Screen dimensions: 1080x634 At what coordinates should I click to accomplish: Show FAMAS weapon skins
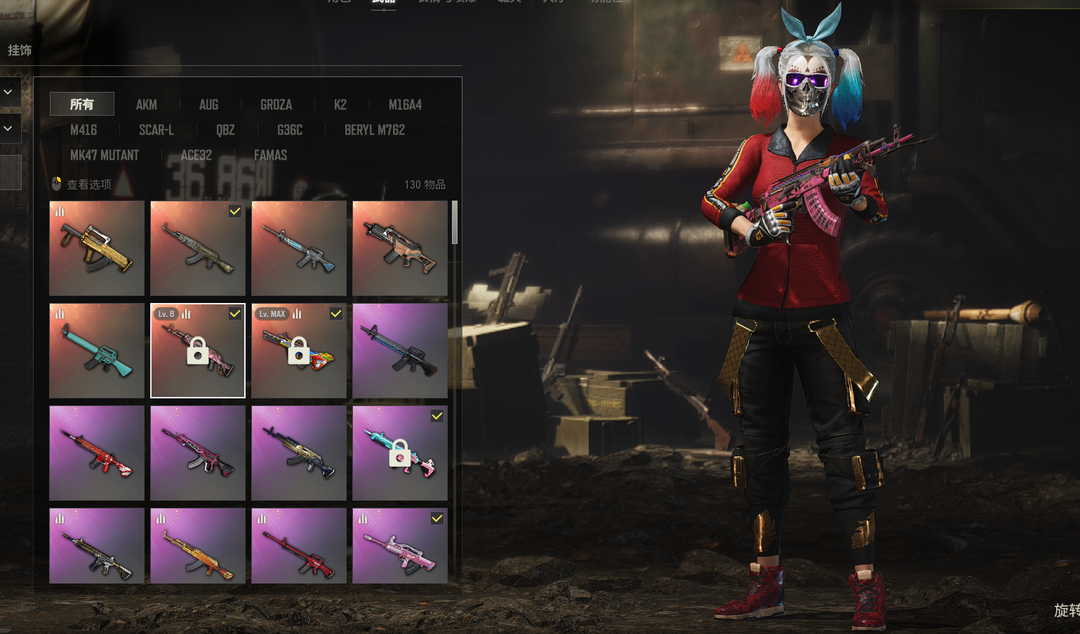(x=270, y=155)
